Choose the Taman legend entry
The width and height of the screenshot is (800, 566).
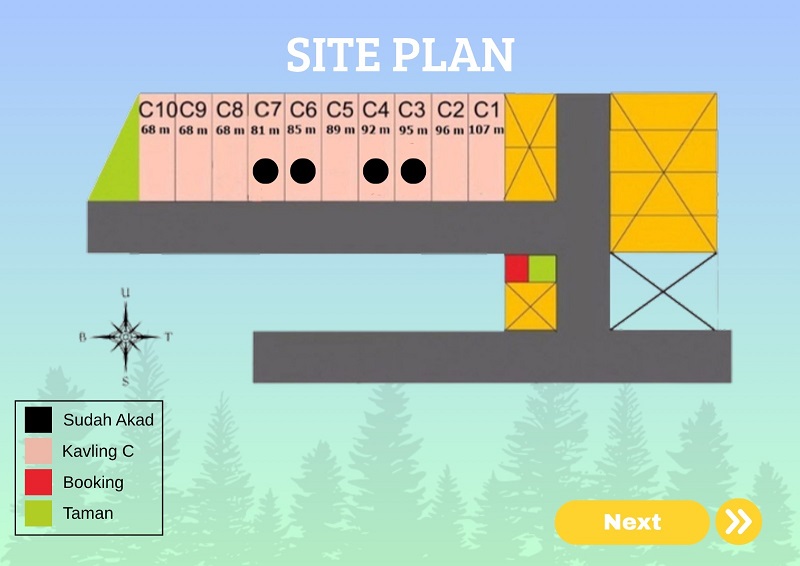88,513
